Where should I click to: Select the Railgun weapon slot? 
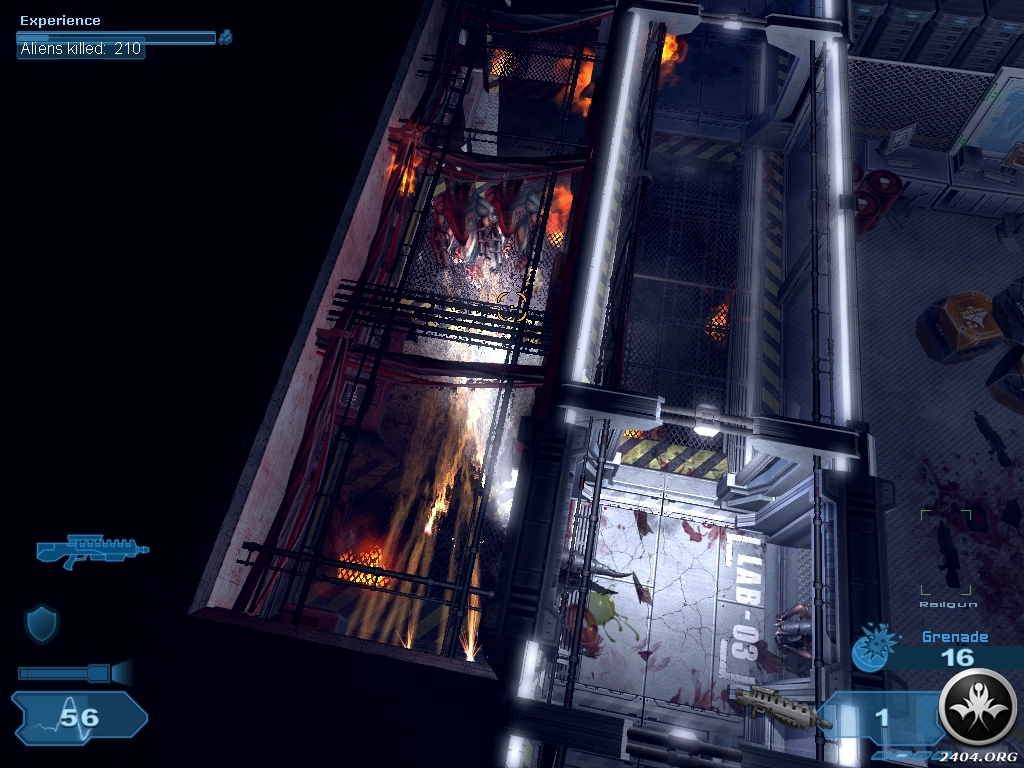pyautogui.click(x=946, y=554)
